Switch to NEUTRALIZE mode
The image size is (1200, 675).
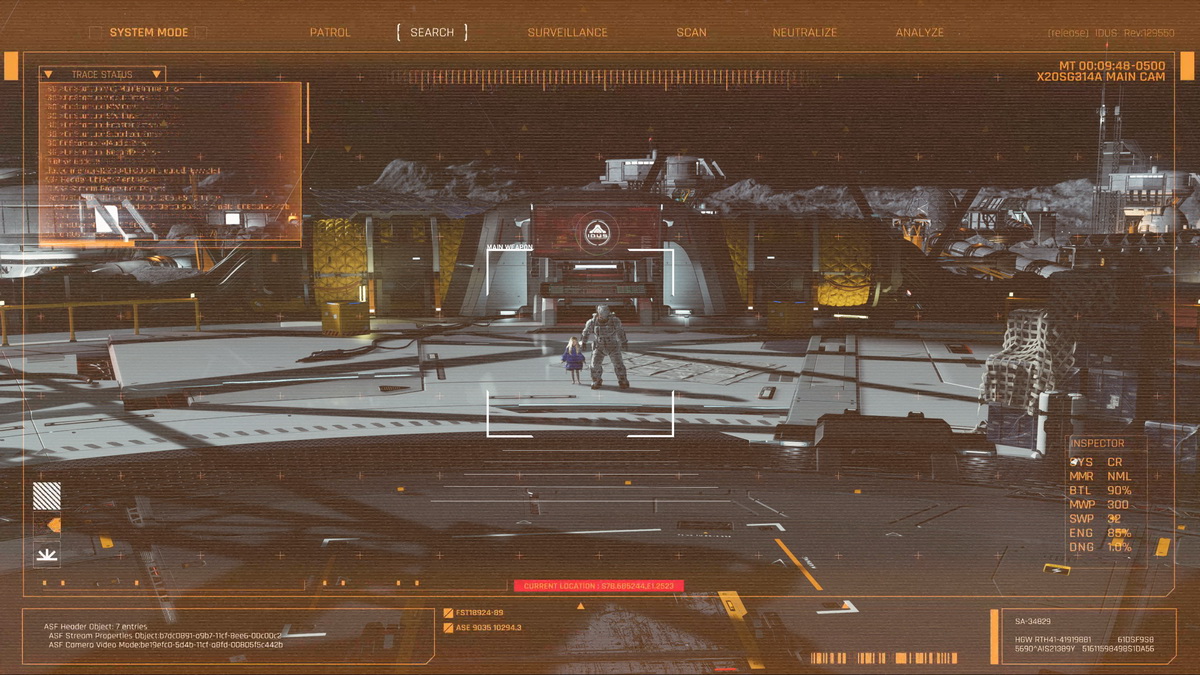(804, 32)
